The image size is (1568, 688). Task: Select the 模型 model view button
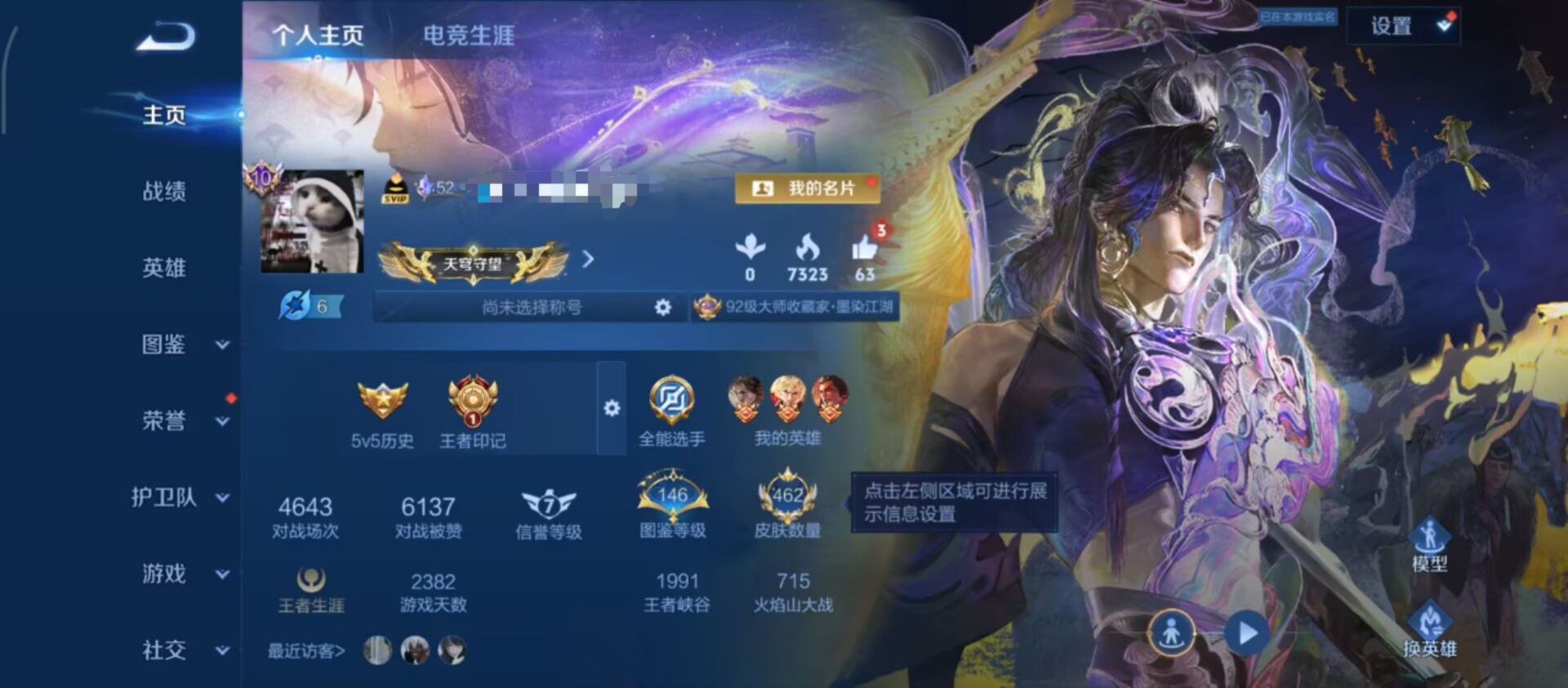[x=1429, y=544]
